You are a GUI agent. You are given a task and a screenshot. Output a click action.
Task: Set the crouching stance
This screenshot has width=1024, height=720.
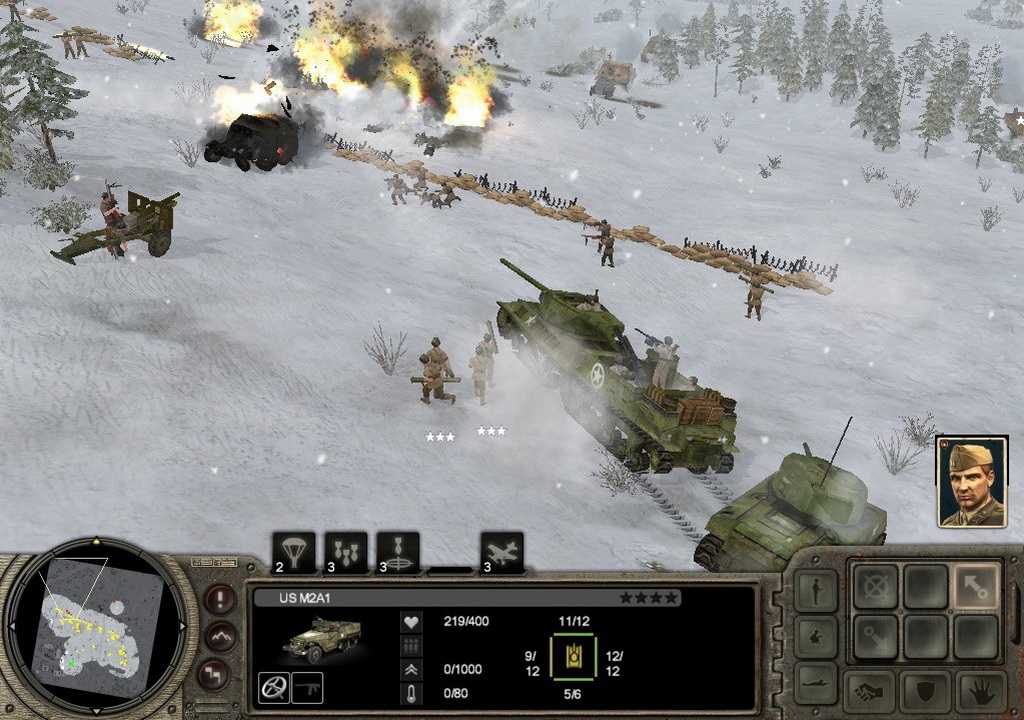(x=815, y=636)
